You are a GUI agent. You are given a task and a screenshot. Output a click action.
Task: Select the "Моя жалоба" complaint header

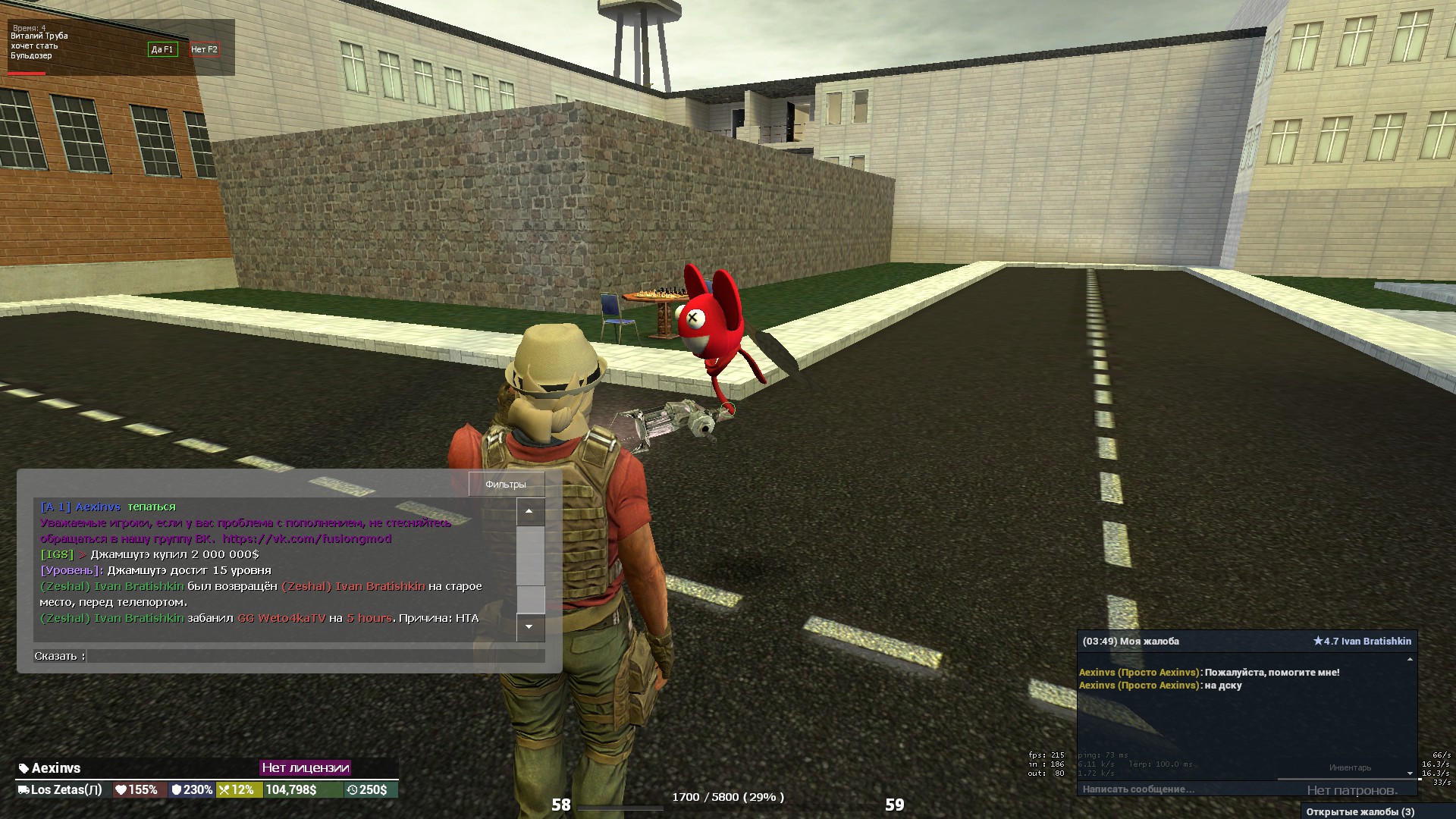[x=1131, y=642]
